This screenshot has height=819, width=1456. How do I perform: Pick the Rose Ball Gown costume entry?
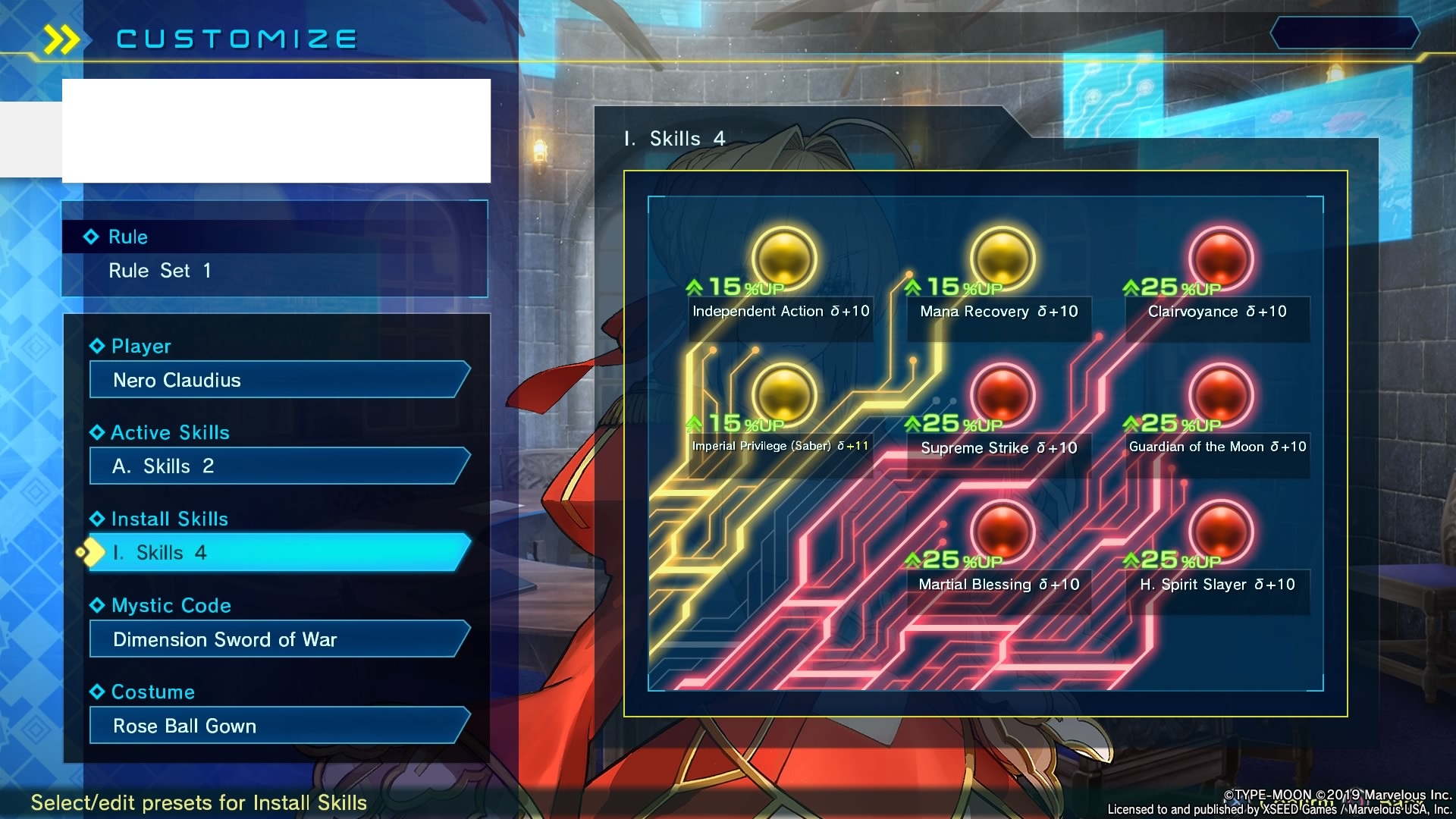point(278,726)
